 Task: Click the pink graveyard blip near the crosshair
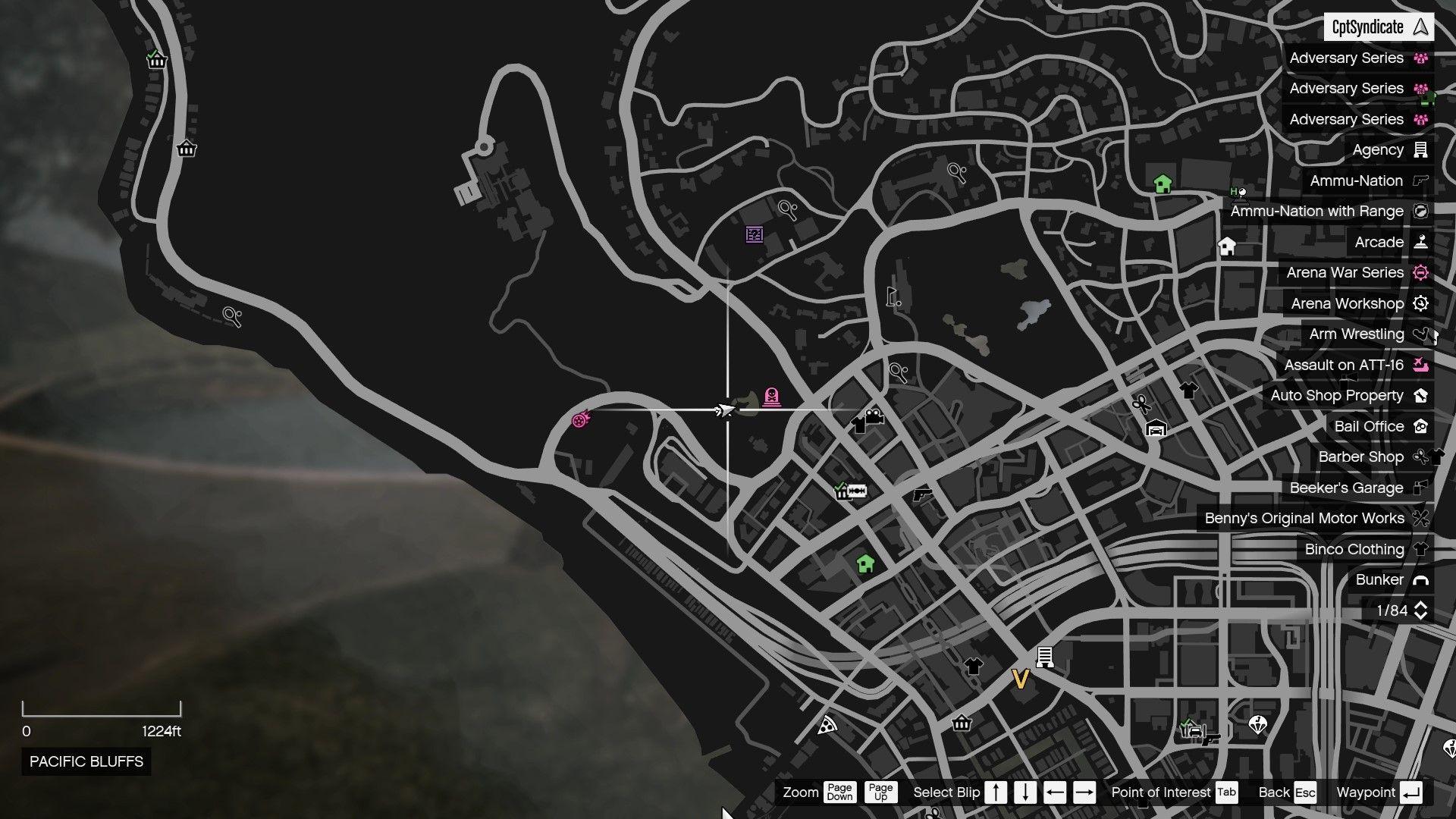tap(770, 394)
